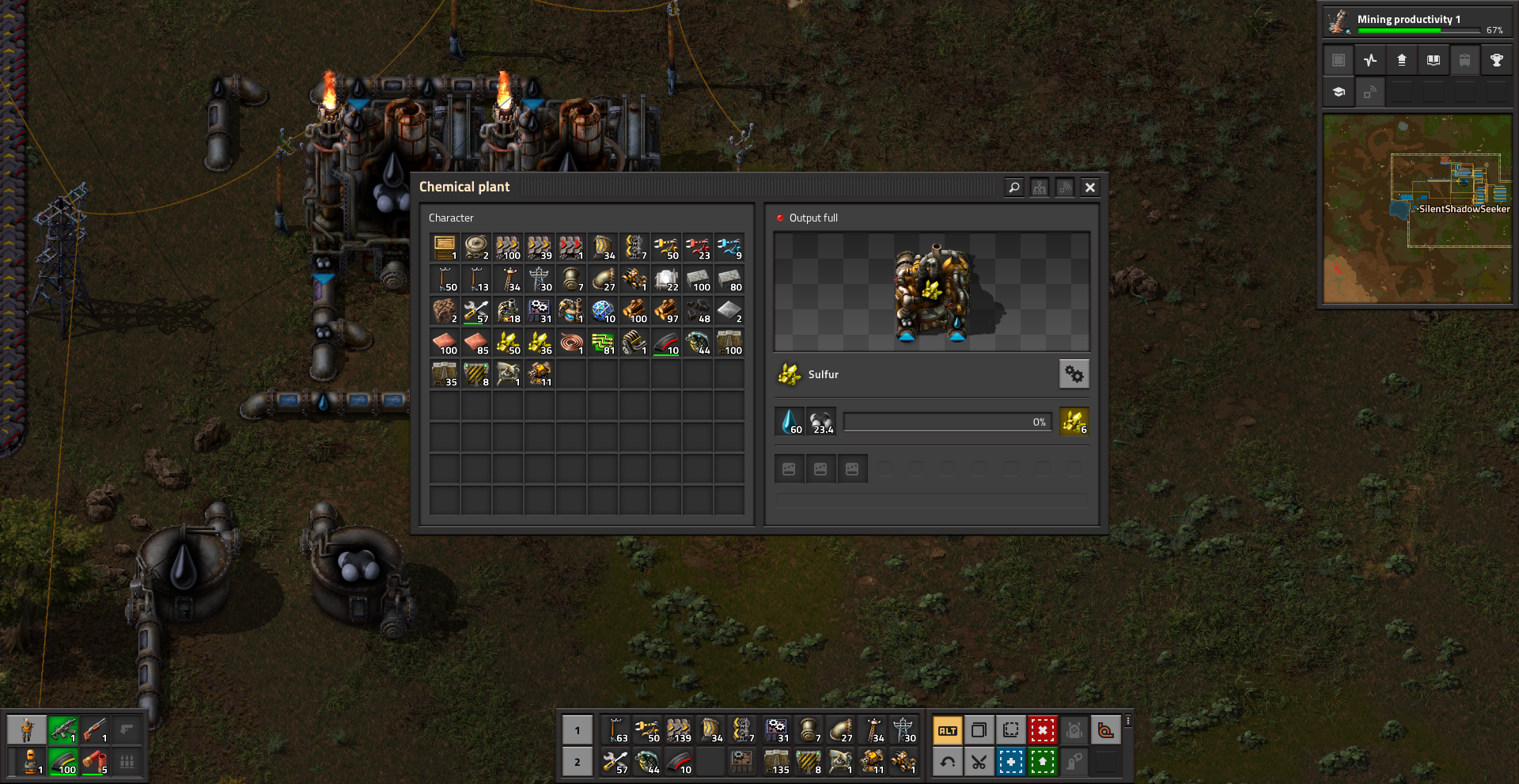Select the scissors cut tool
Screen dimensions: 1519x784
coord(979,763)
